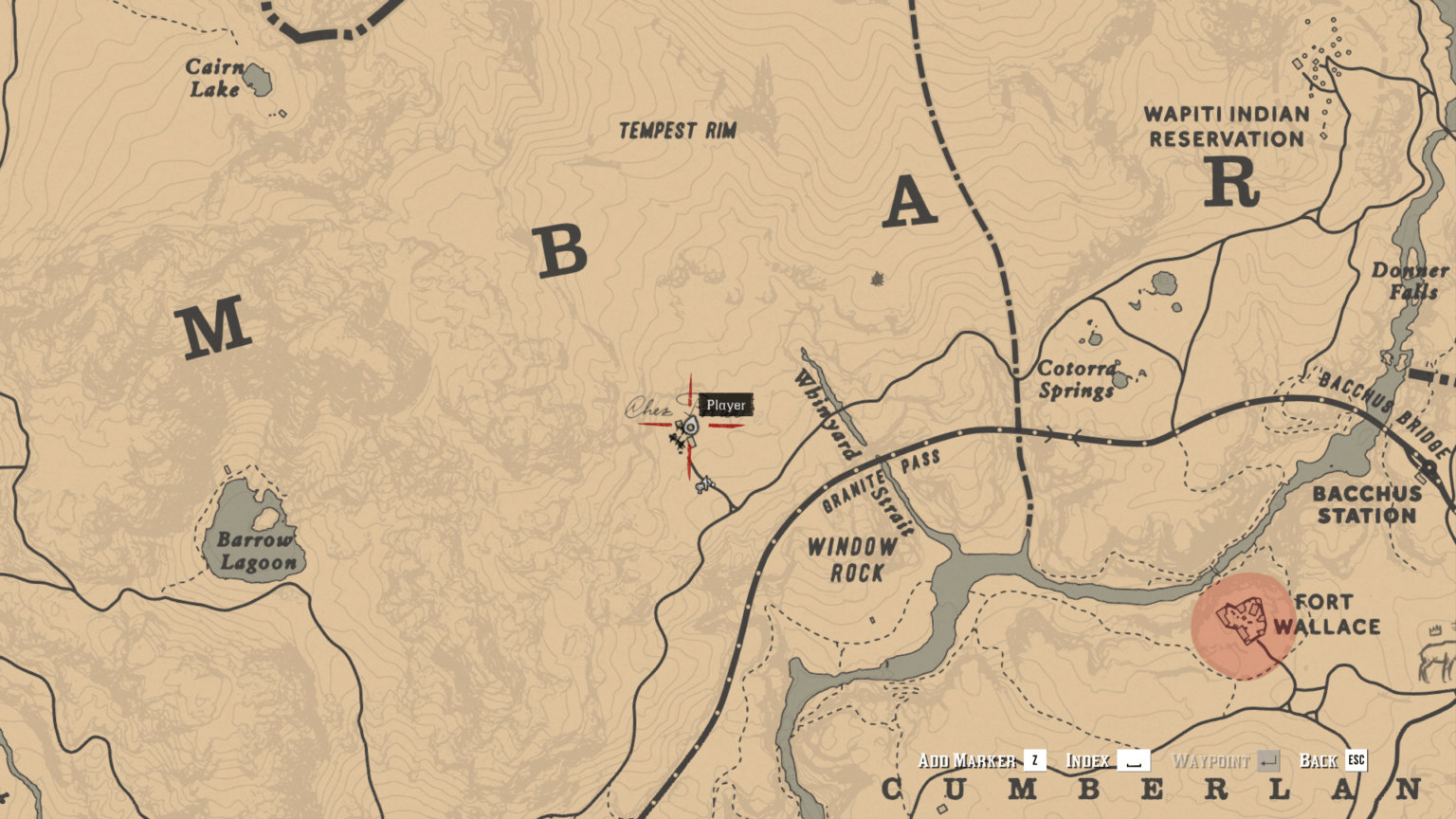Click the Cotorra Springs label

[1076, 379]
